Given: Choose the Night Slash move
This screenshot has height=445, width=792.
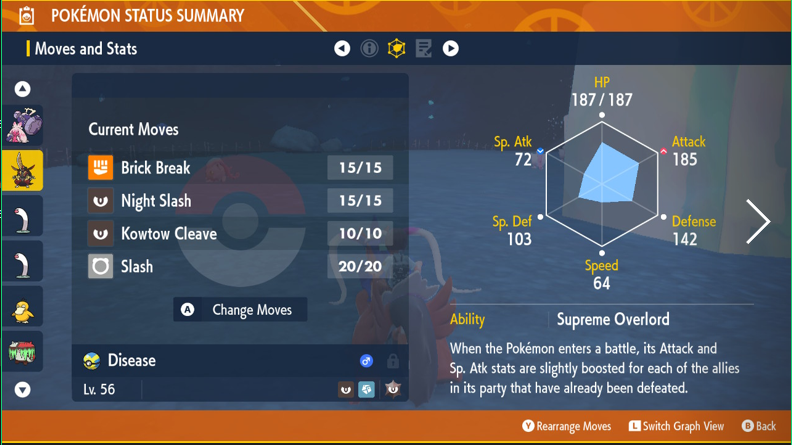Looking at the screenshot, I should click(x=240, y=201).
